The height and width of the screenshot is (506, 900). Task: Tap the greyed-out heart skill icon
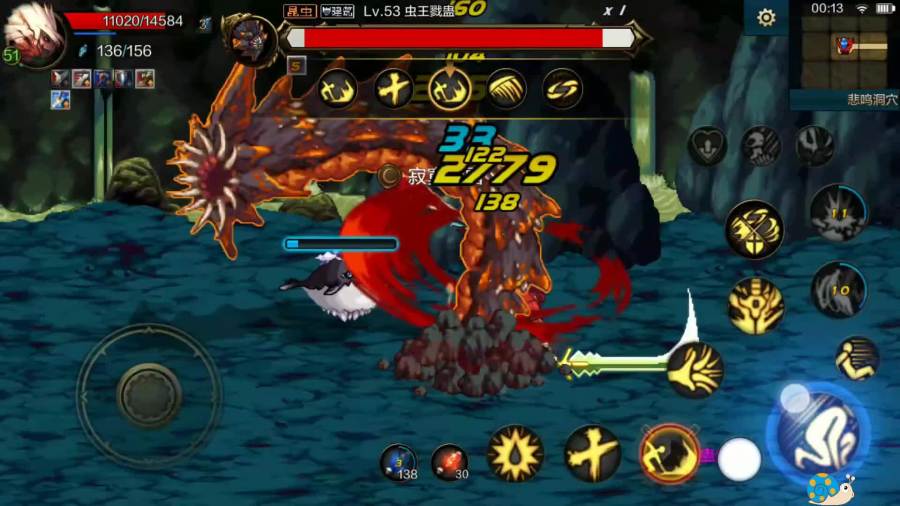(707, 147)
